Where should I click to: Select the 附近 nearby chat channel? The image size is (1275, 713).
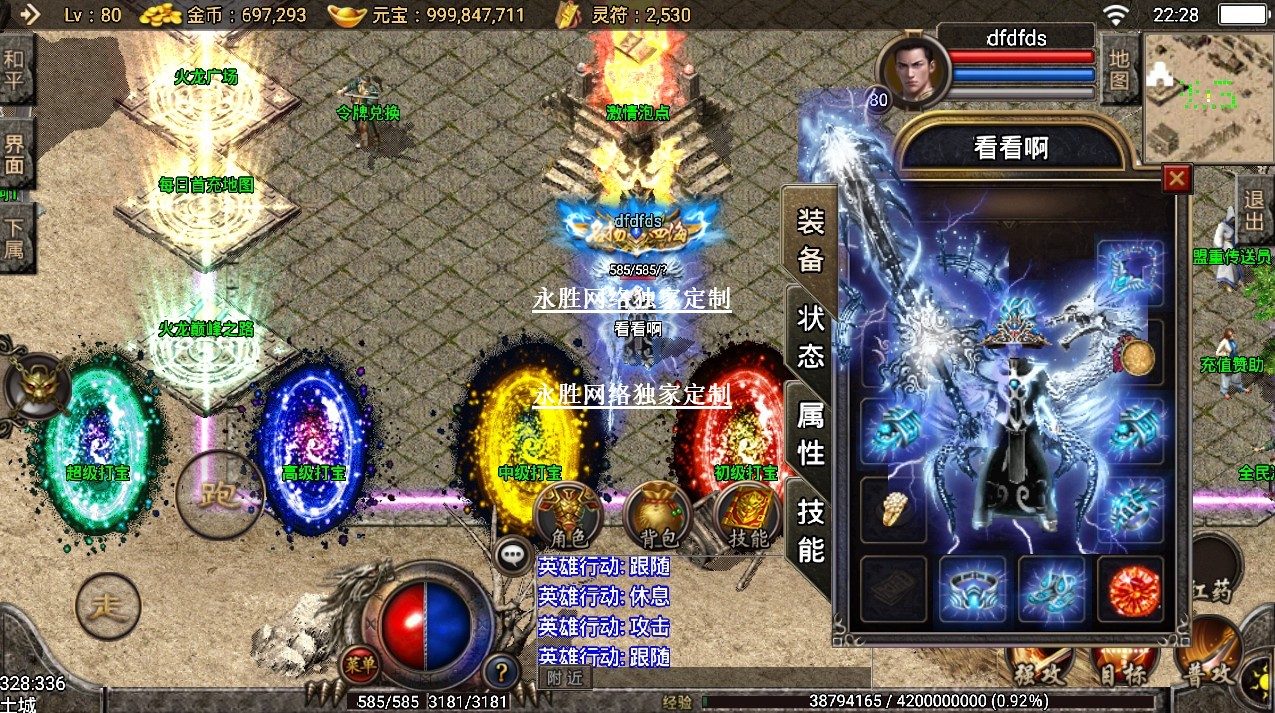coord(565,678)
